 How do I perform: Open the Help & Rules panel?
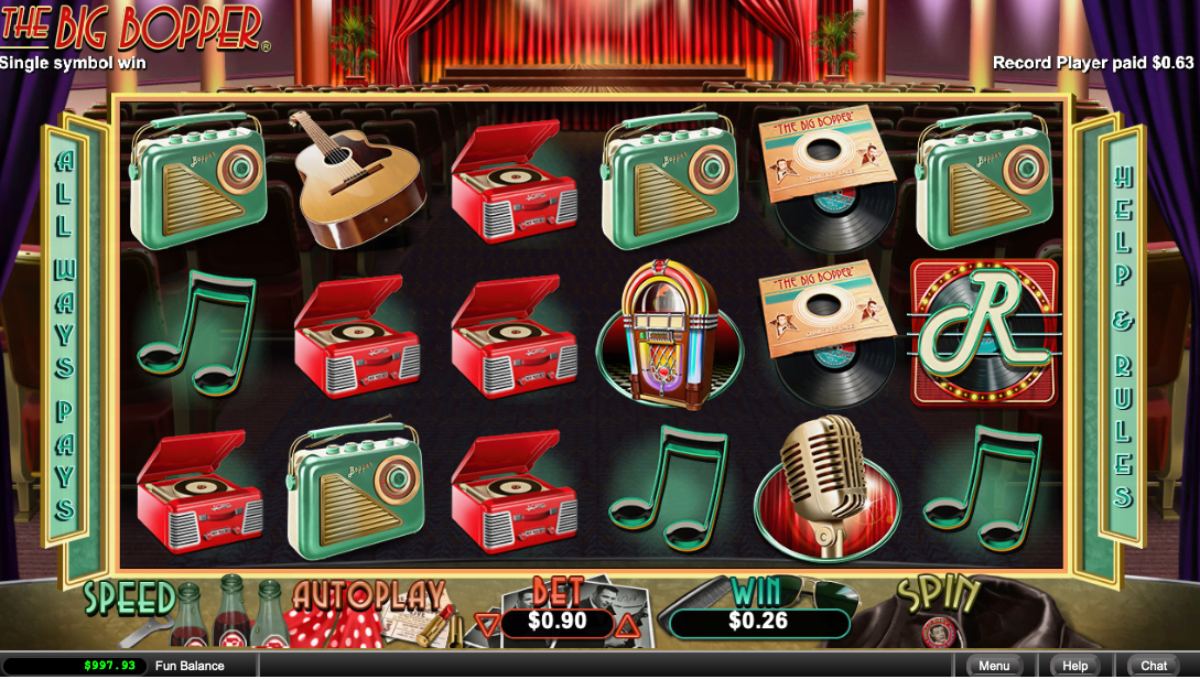pyautogui.click(x=1122, y=335)
